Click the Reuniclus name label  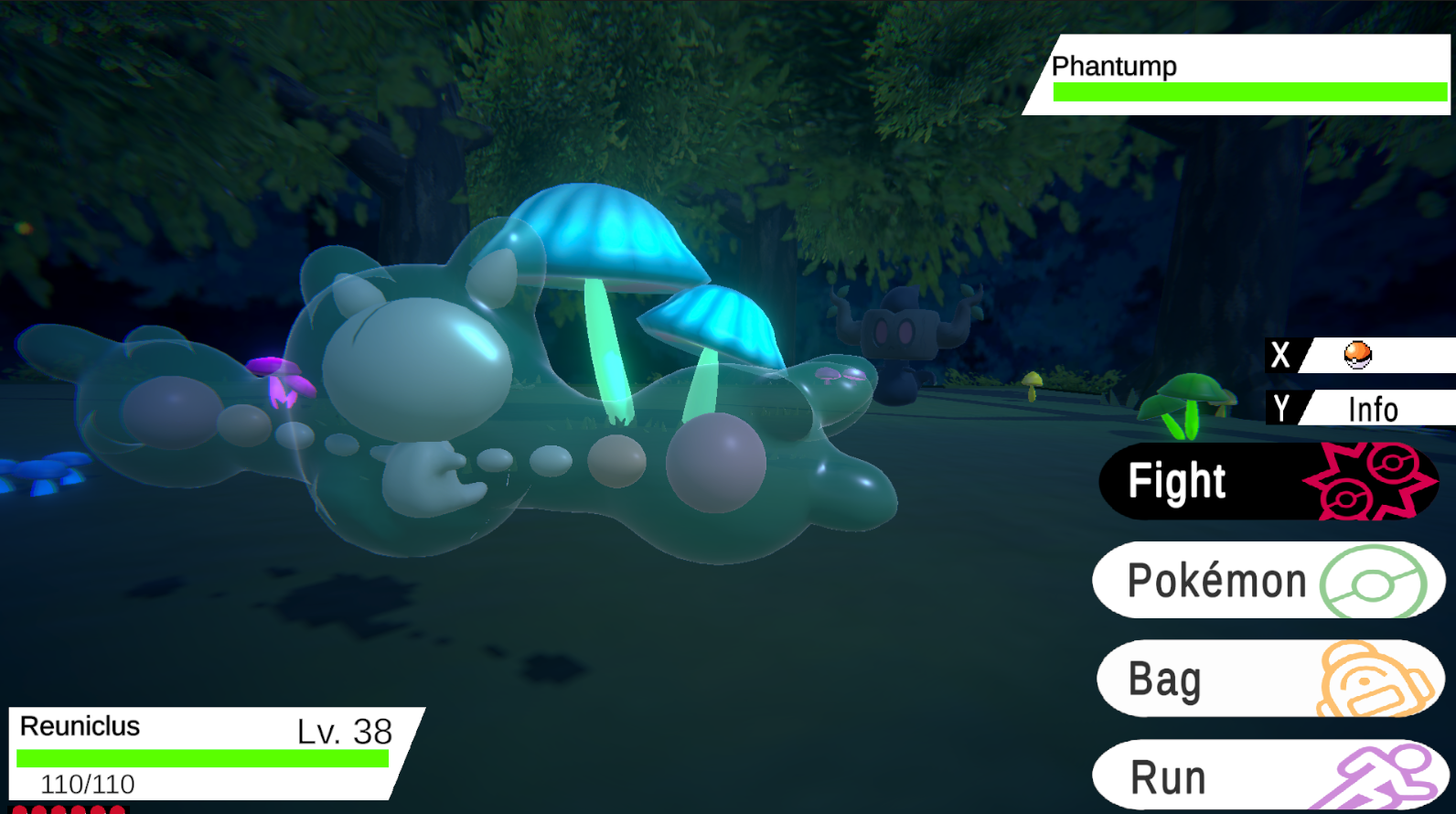pyautogui.click(x=80, y=726)
